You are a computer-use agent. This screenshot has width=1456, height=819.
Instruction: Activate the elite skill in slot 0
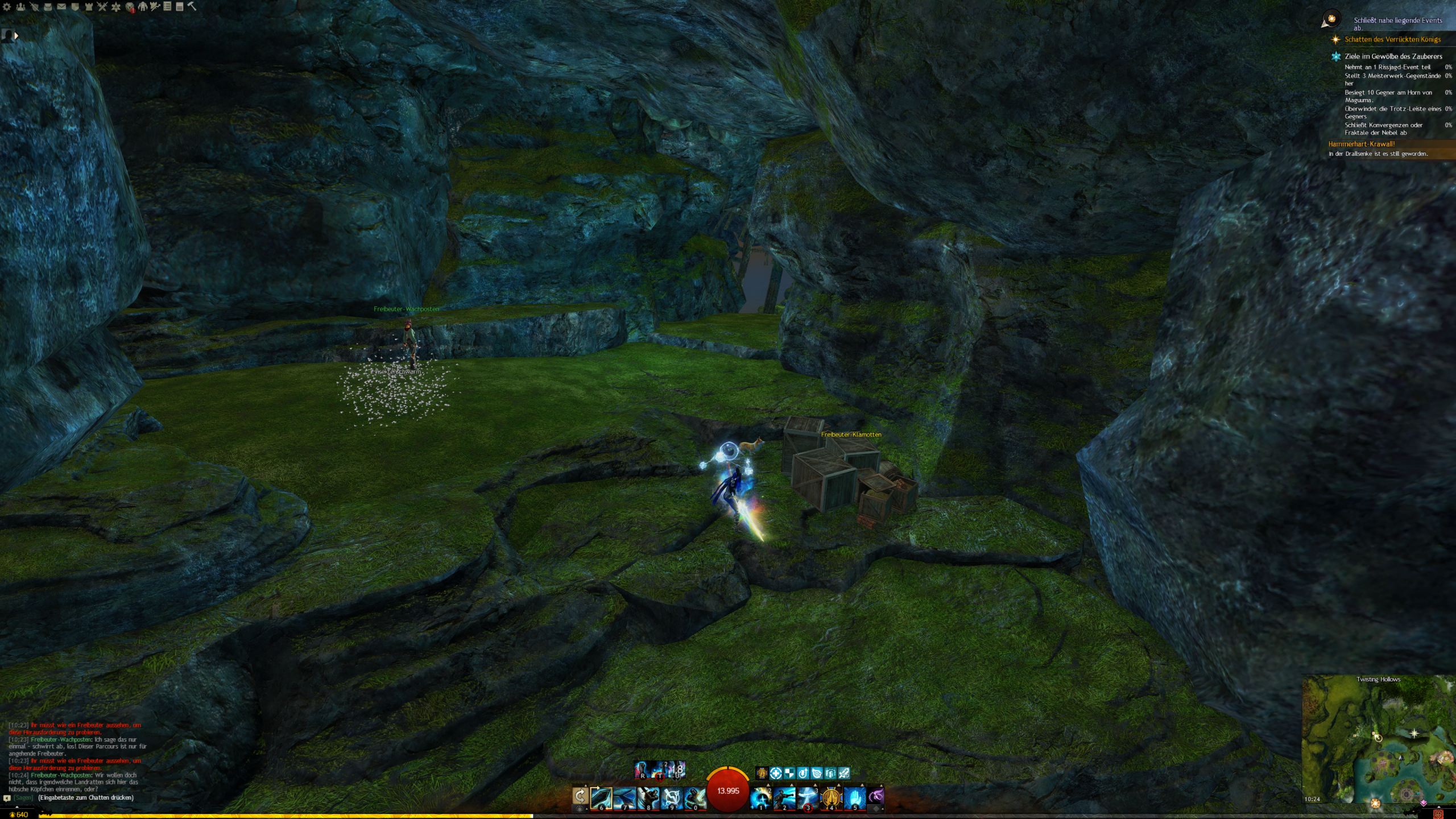click(x=694, y=798)
